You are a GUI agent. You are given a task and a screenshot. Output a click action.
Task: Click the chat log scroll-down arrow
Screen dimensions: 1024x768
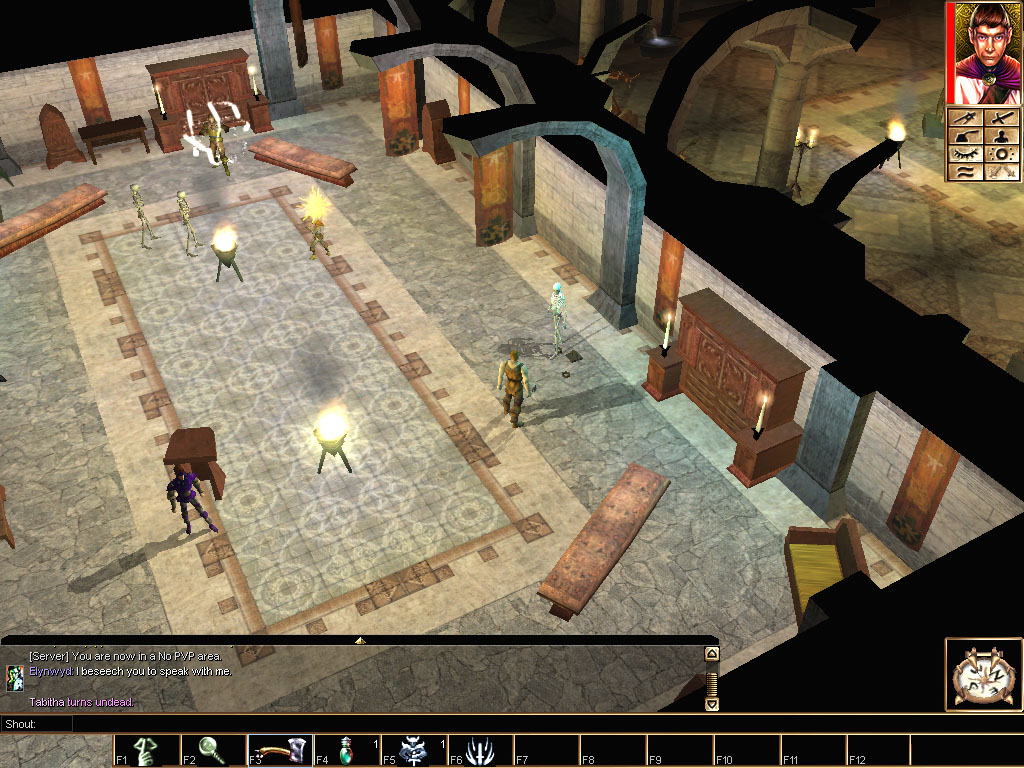712,703
